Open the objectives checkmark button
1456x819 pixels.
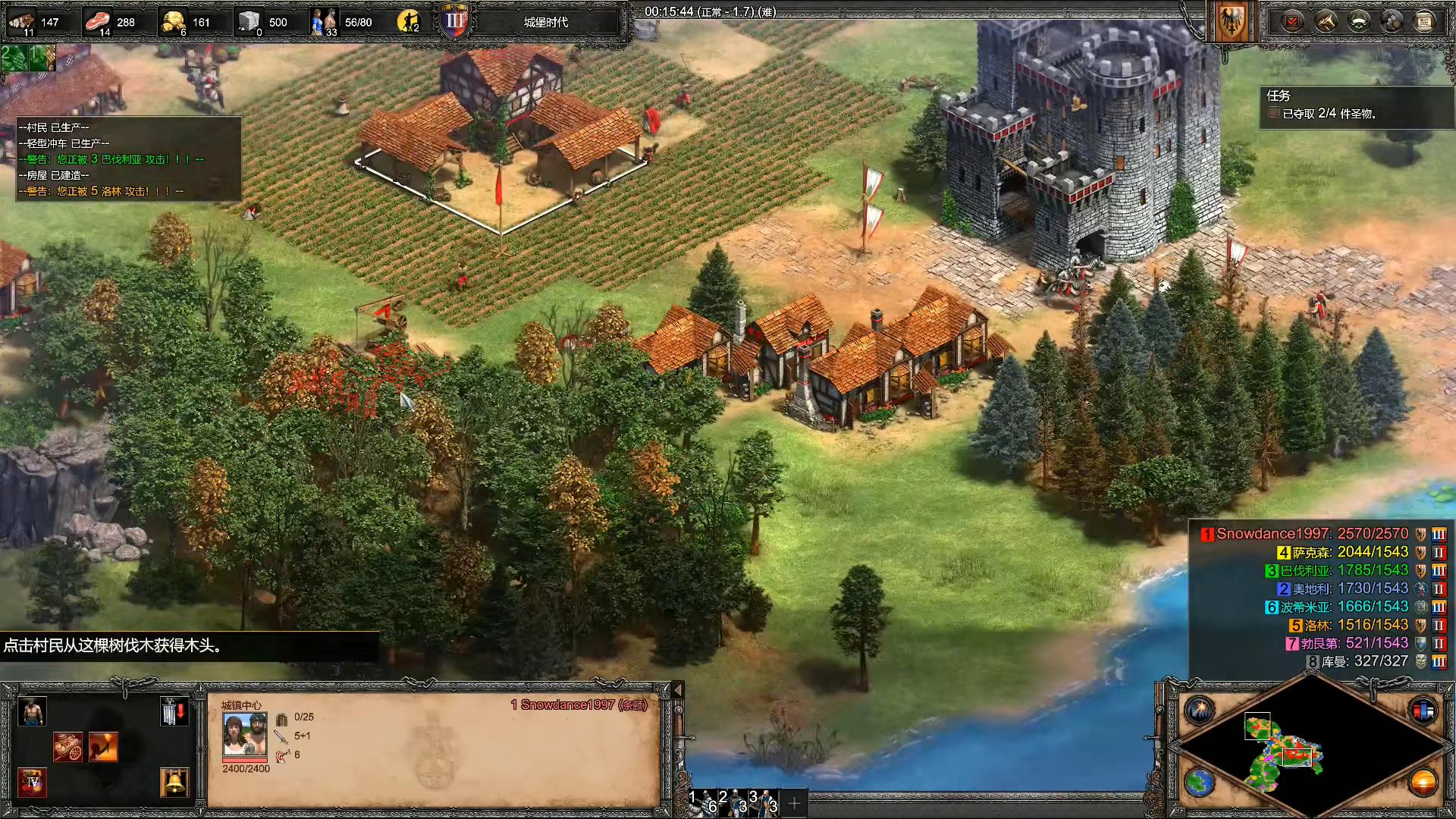click(1292, 21)
